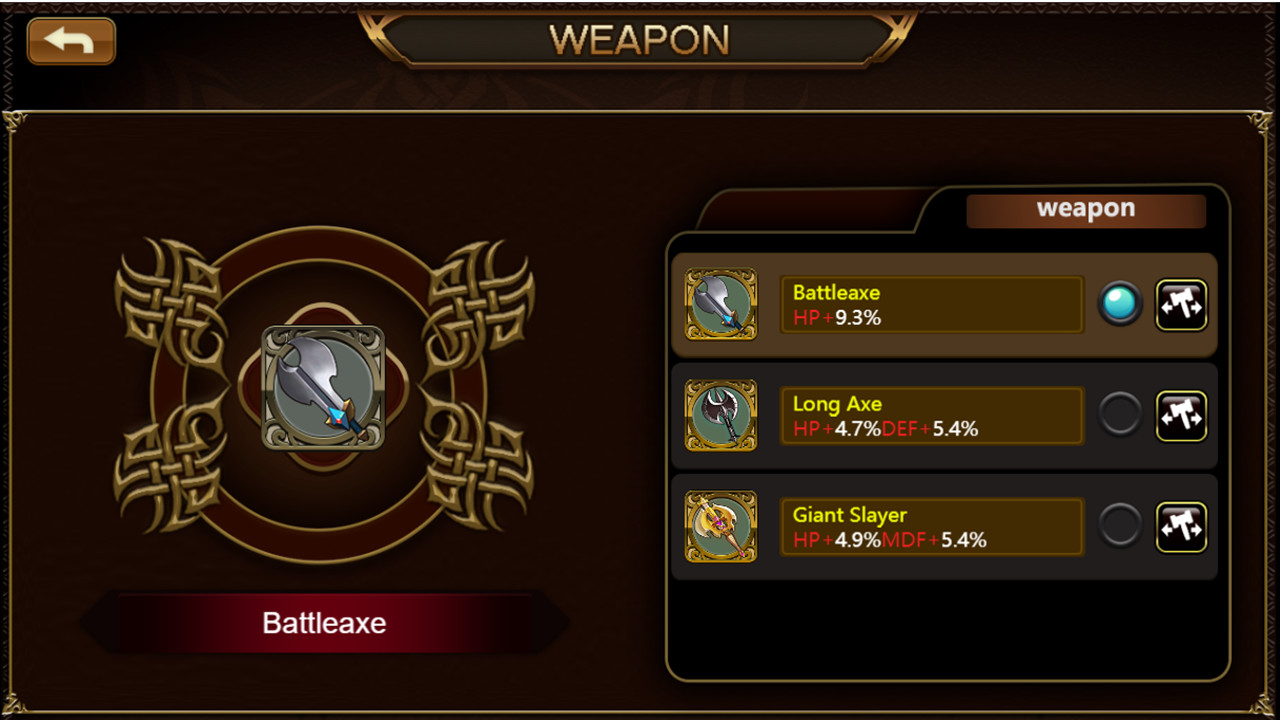Click the Battleaxe weapon icon thumbnail
Viewport: 1280px width, 720px height.
721,305
